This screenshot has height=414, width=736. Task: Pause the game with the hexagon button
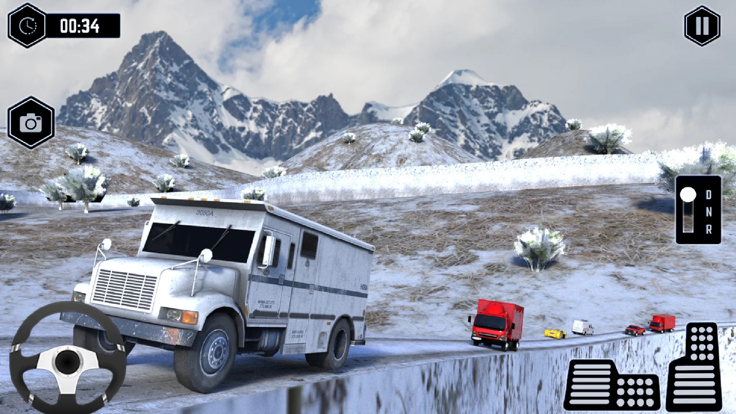(x=702, y=26)
